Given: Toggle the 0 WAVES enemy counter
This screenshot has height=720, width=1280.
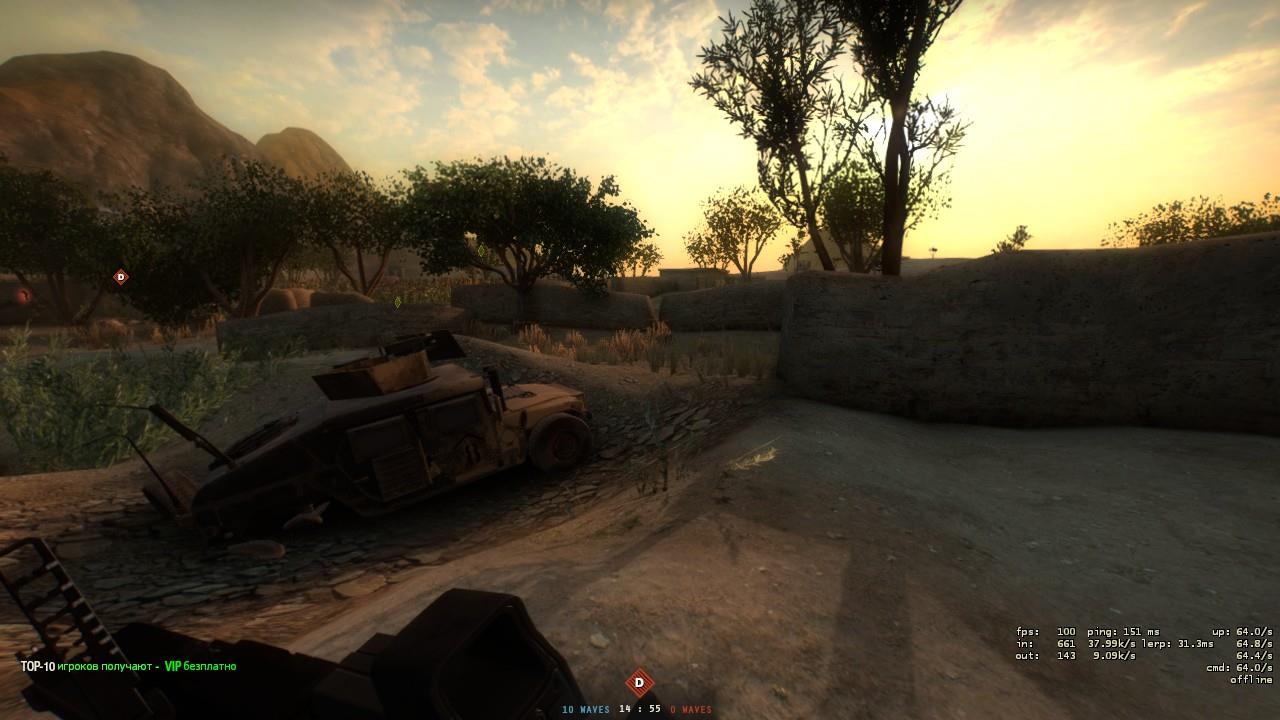Looking at the screenshot, I should pyautogui.click(x=693, y=708).
